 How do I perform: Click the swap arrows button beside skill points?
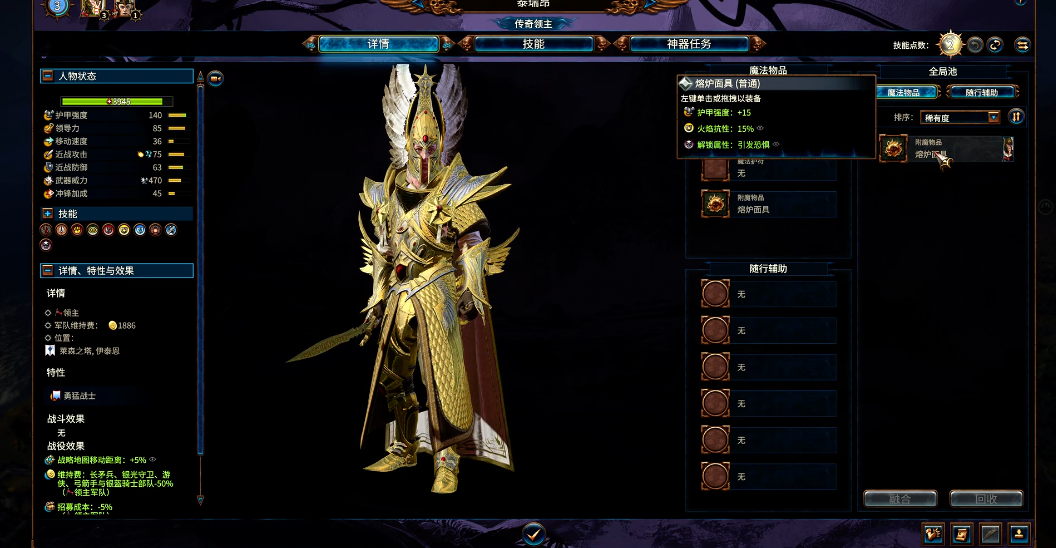click(1022, 45)
